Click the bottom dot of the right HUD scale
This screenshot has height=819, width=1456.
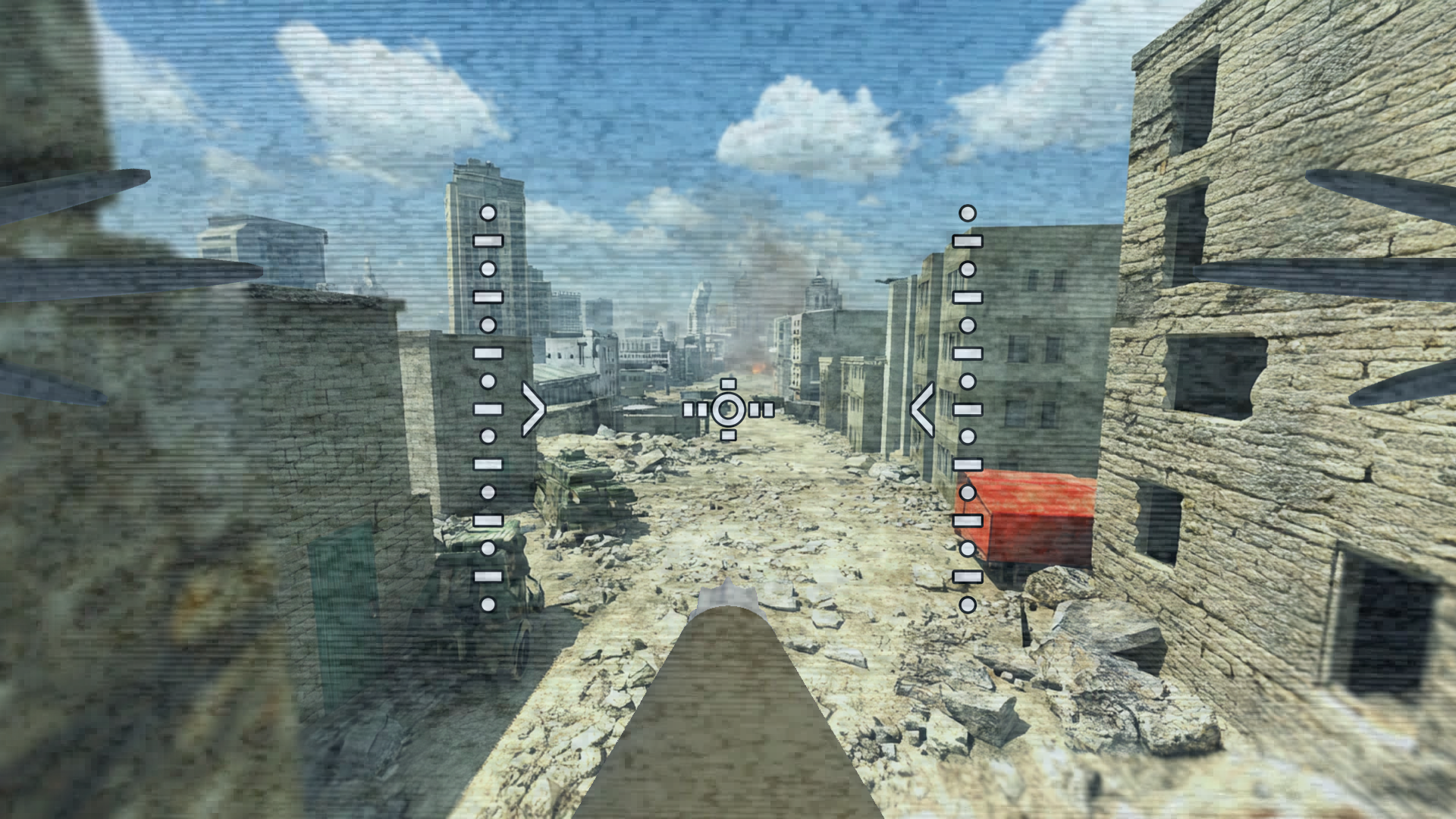point(966,607)
